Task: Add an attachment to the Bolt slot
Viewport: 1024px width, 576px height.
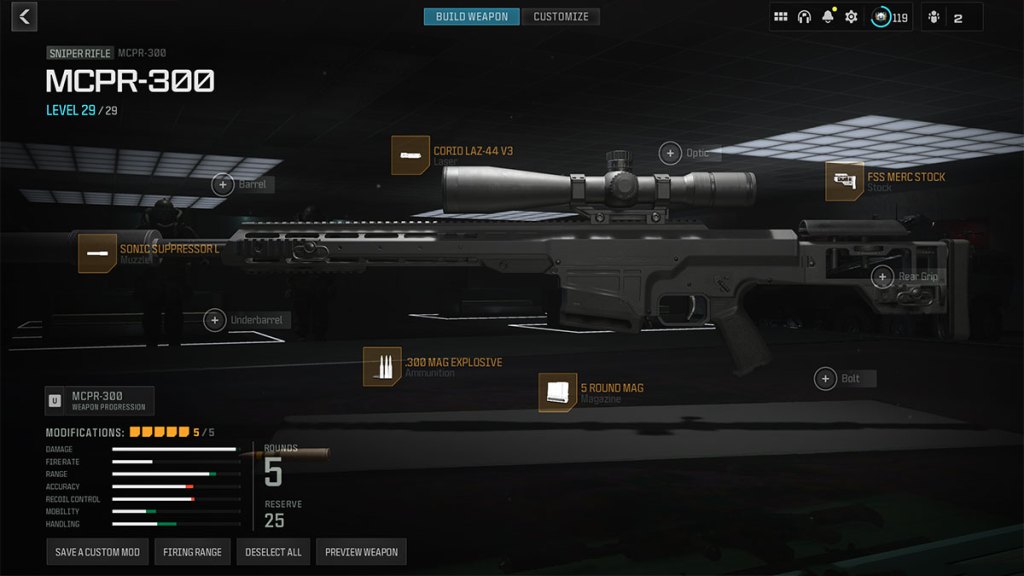Action: pos(825,378)
